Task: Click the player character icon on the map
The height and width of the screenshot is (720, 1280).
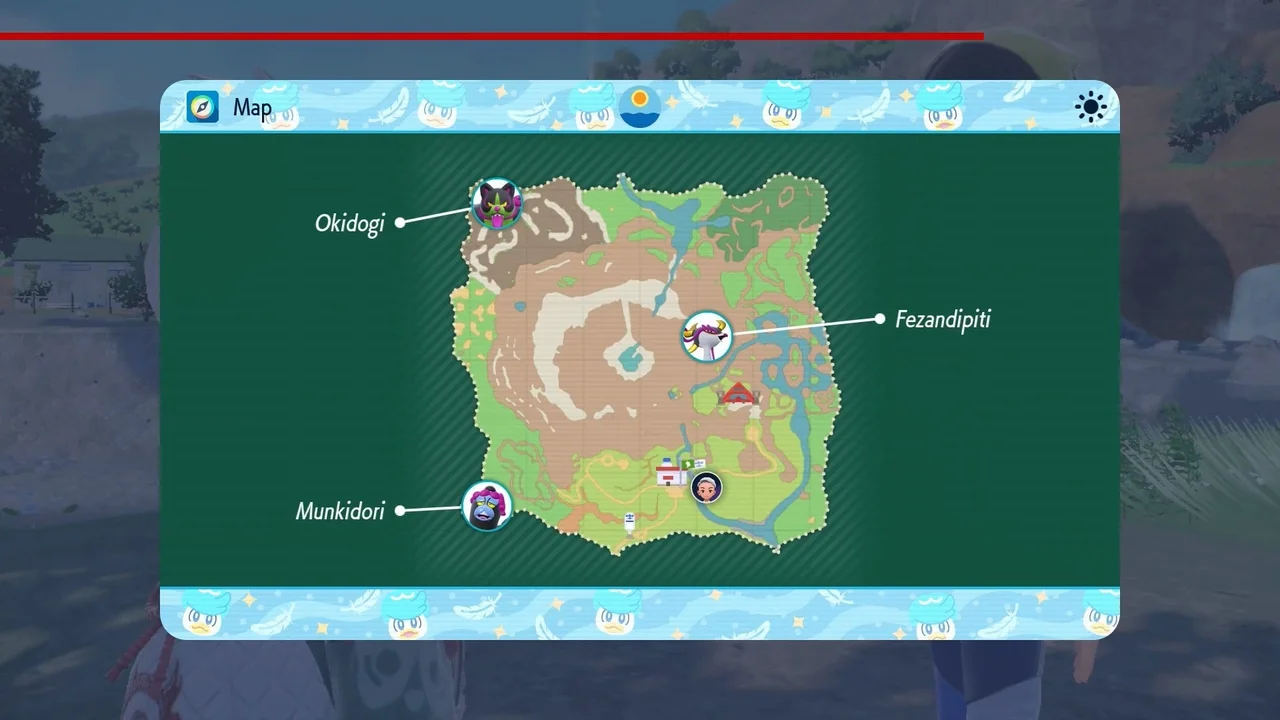Action: click(706, 487)
